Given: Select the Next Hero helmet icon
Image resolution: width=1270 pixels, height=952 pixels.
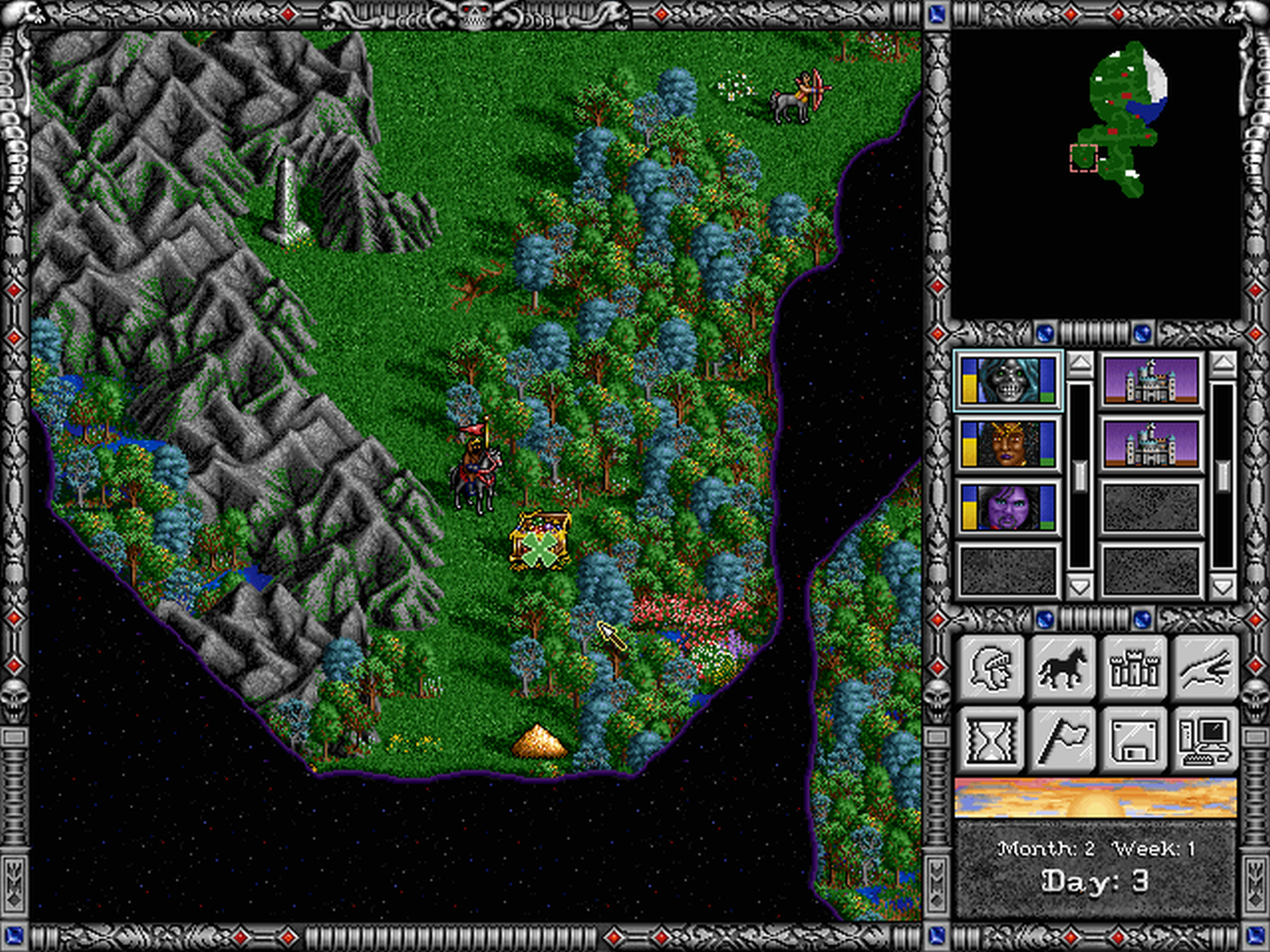Looking at the screenshot, I should [x=991, y=668].
